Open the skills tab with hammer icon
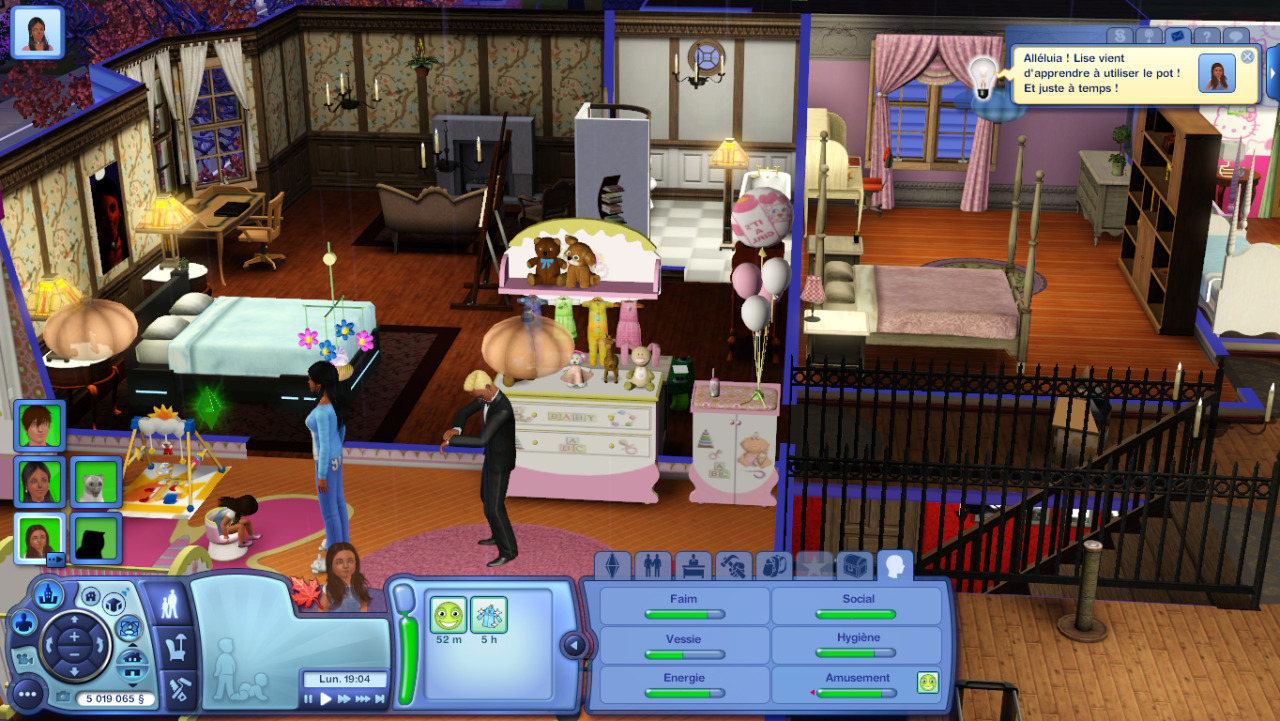1280x721 pixels. click(734, 566)
